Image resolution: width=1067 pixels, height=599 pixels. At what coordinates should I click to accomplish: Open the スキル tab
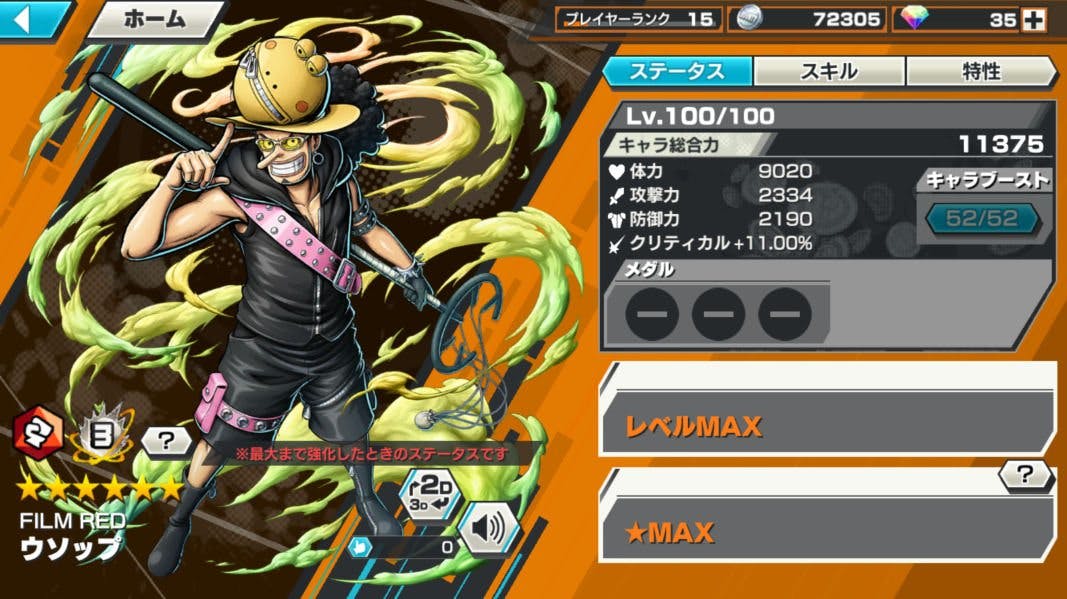tap(828, 71)
